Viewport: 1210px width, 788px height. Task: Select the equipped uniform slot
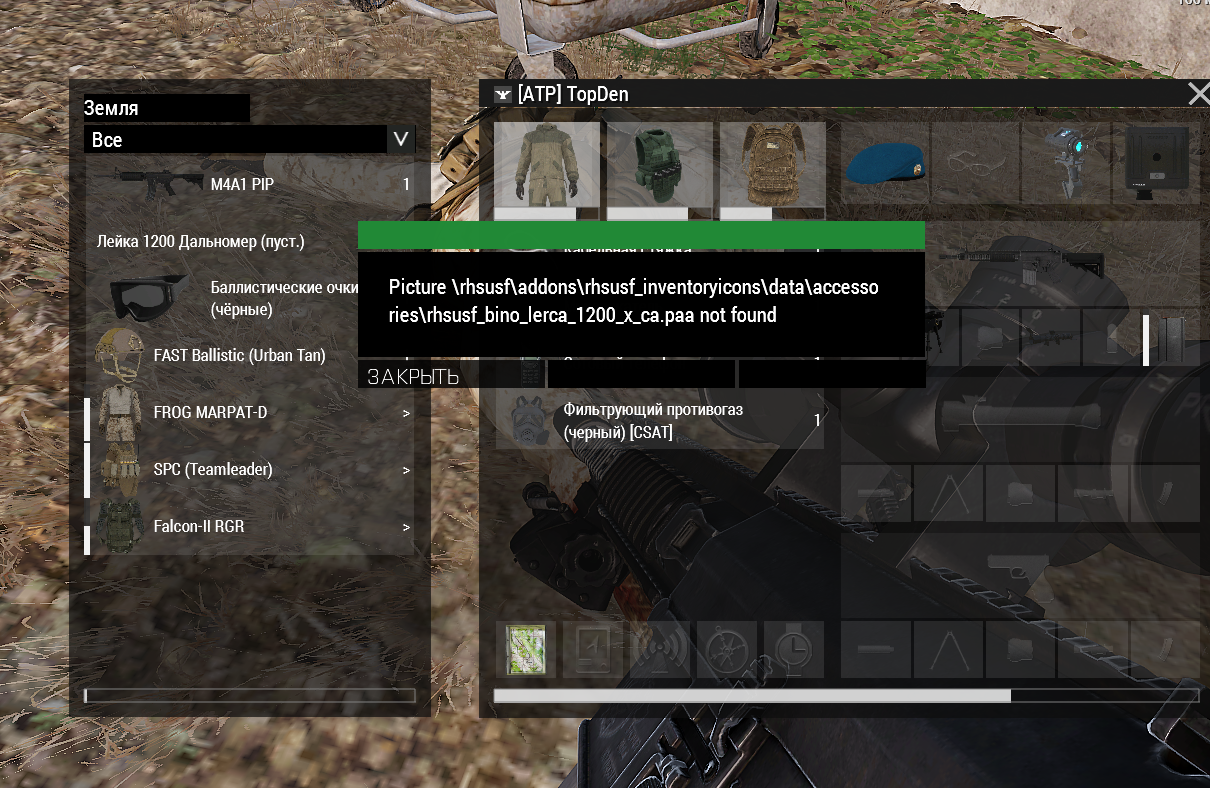tap(547, 164)
